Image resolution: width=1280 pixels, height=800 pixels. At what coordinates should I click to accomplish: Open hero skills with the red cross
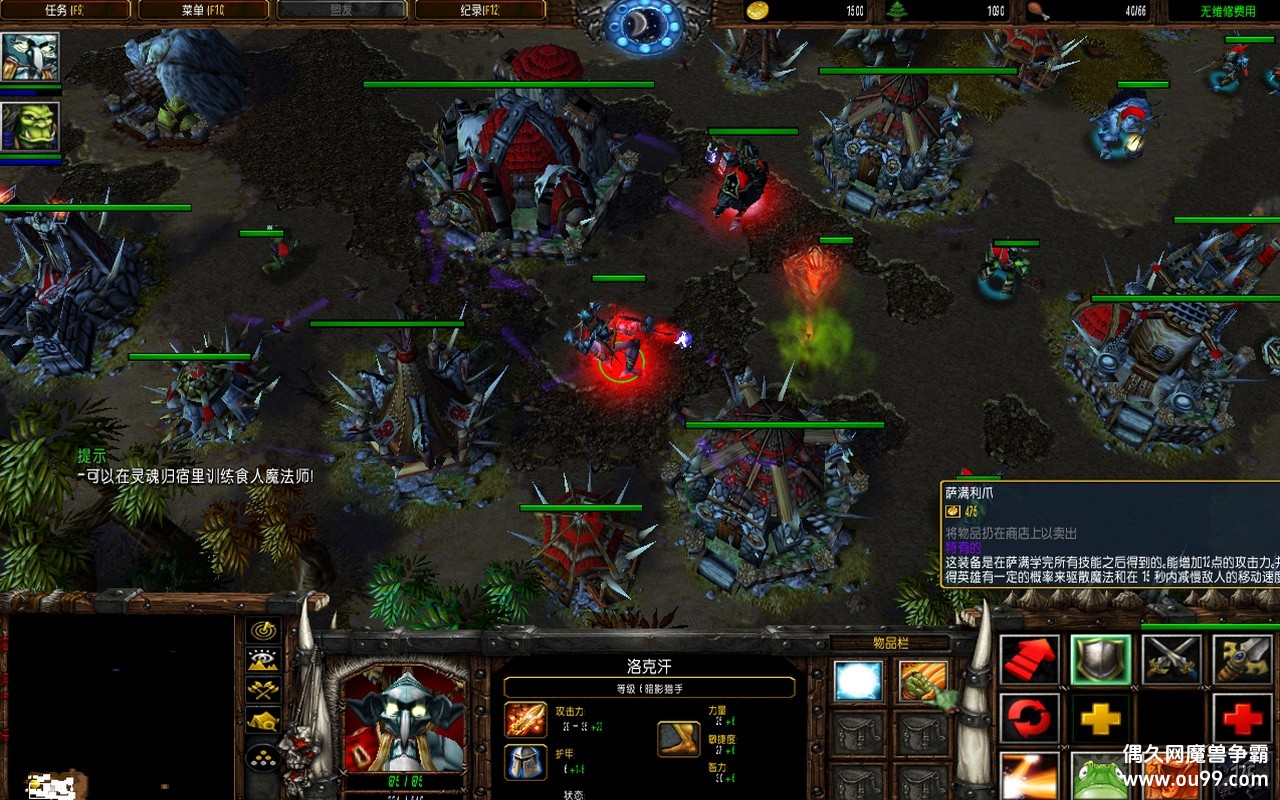[x=1242, y=718]
